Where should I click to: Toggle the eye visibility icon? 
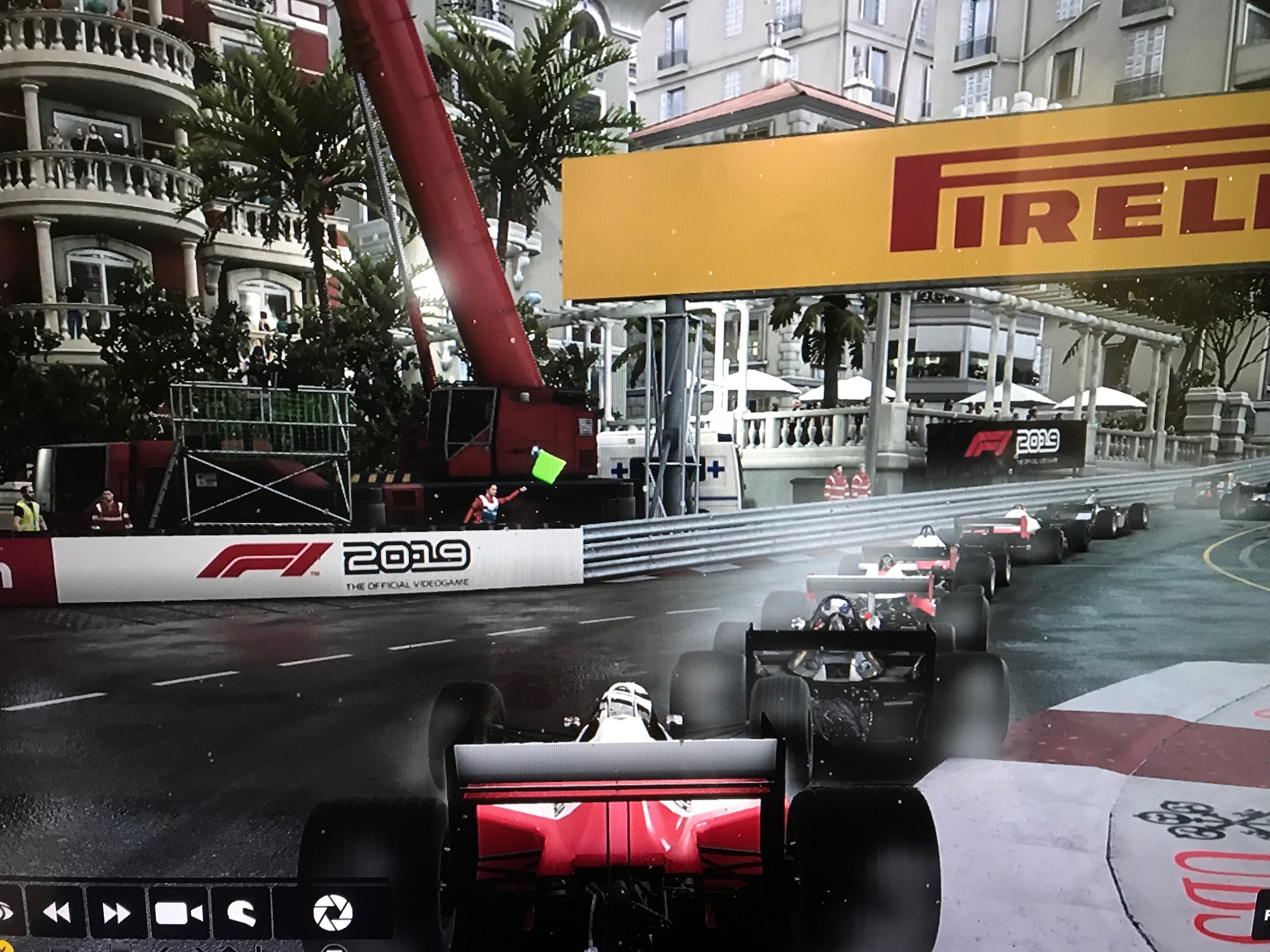[6, 912]
